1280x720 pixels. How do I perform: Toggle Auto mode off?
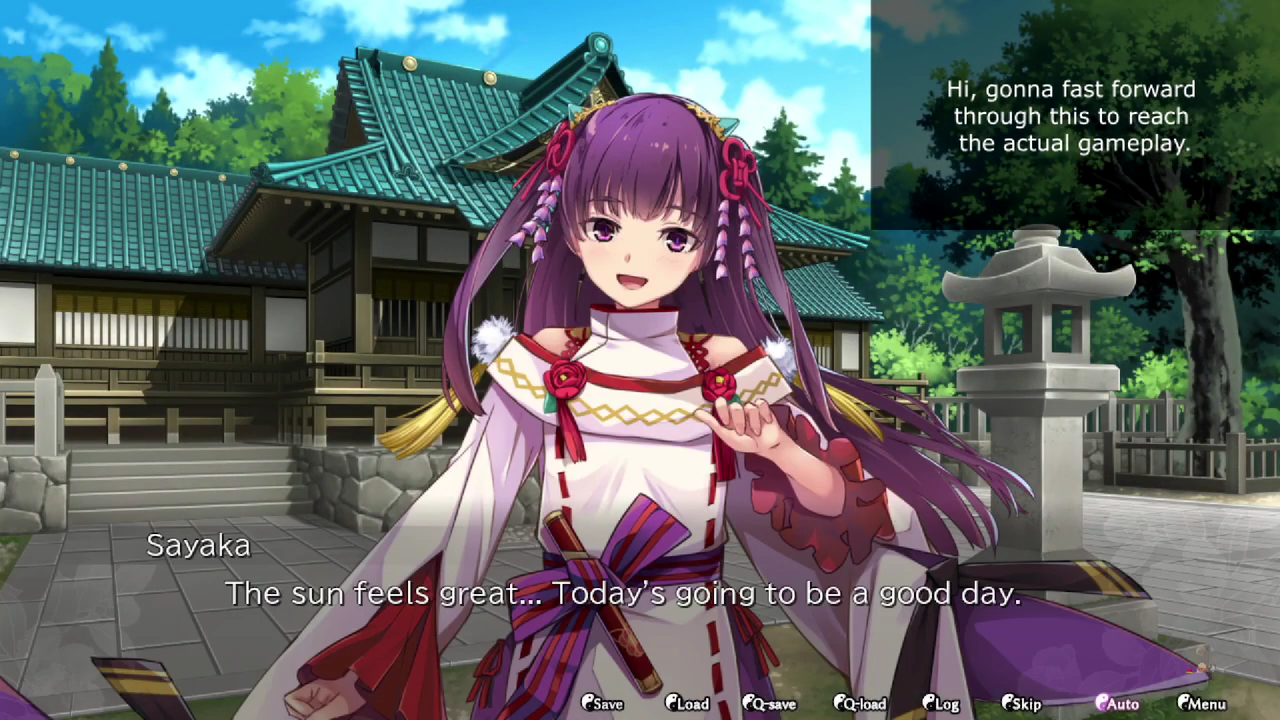click(x=1118, y=704)
